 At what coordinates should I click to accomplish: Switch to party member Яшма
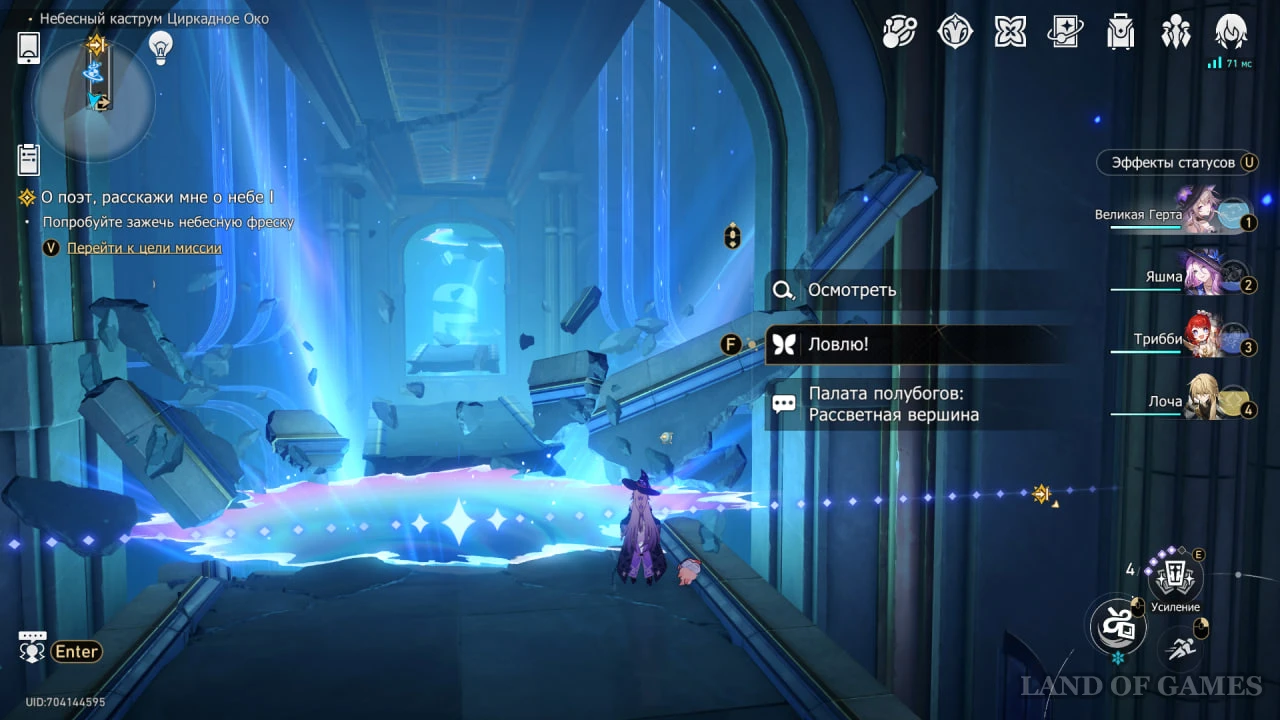point(1205,278)
